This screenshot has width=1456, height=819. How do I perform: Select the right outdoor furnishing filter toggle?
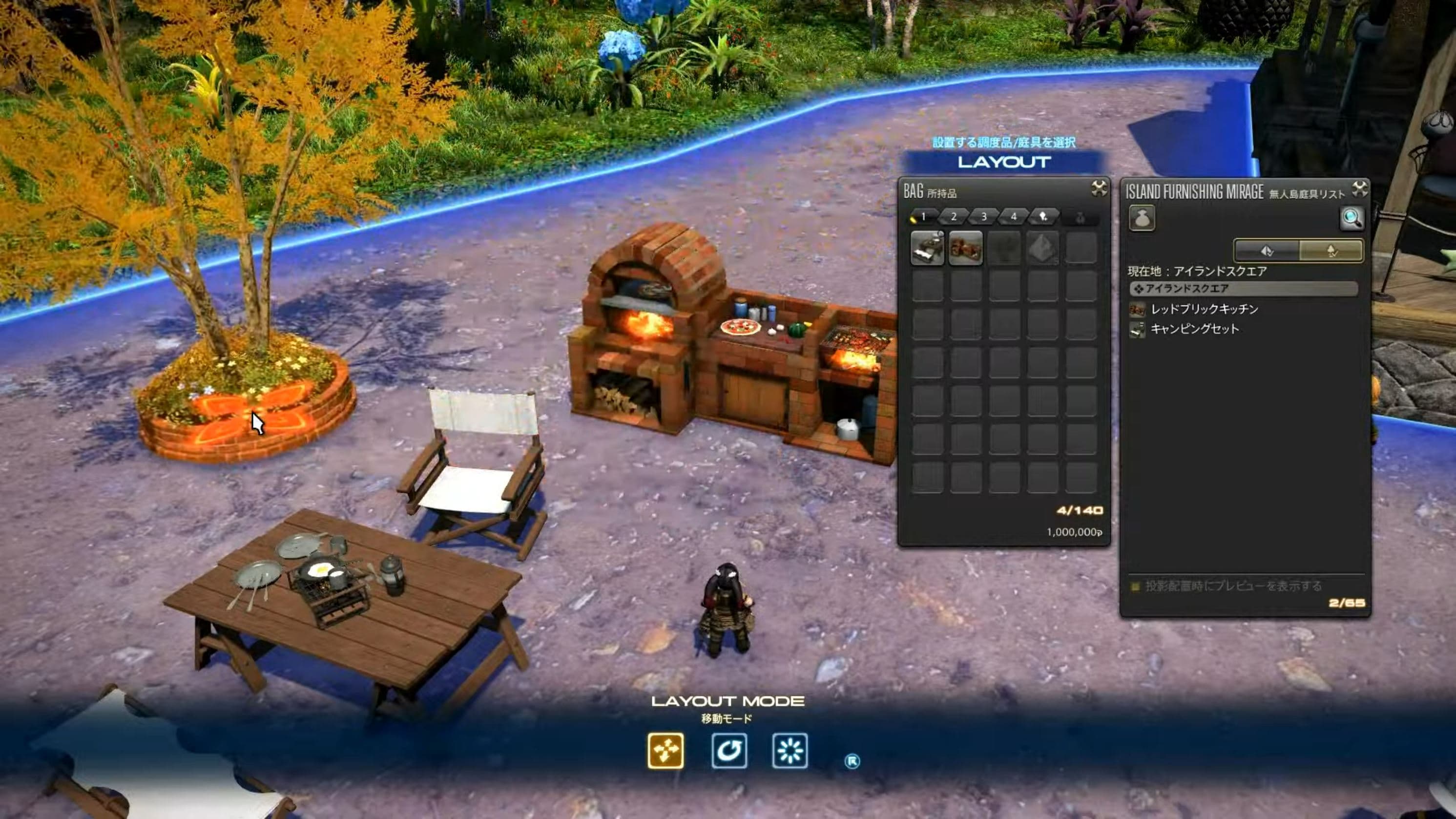coord(1331,251)
